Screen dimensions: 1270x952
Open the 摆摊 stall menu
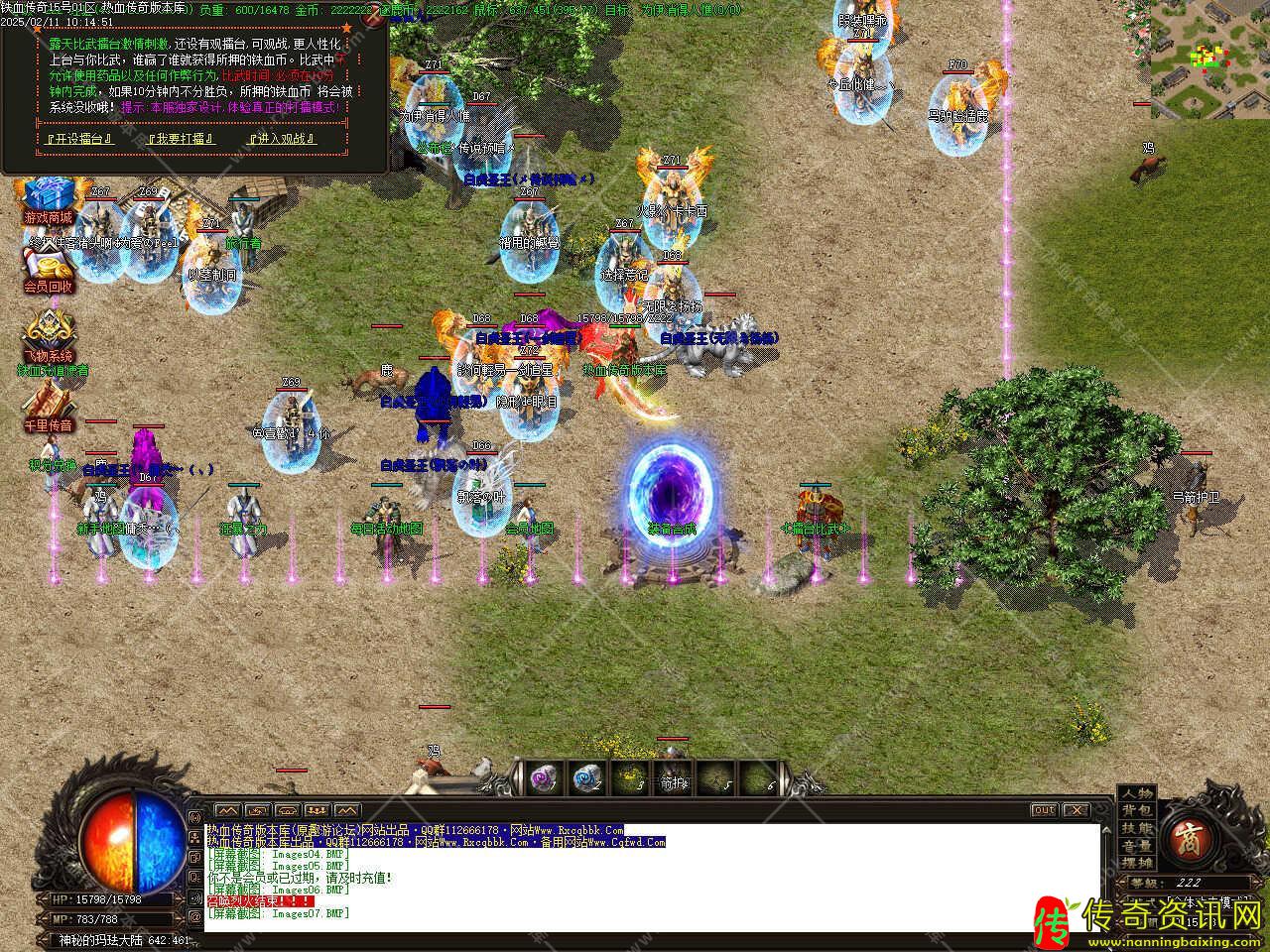[x=1136, y=864]
